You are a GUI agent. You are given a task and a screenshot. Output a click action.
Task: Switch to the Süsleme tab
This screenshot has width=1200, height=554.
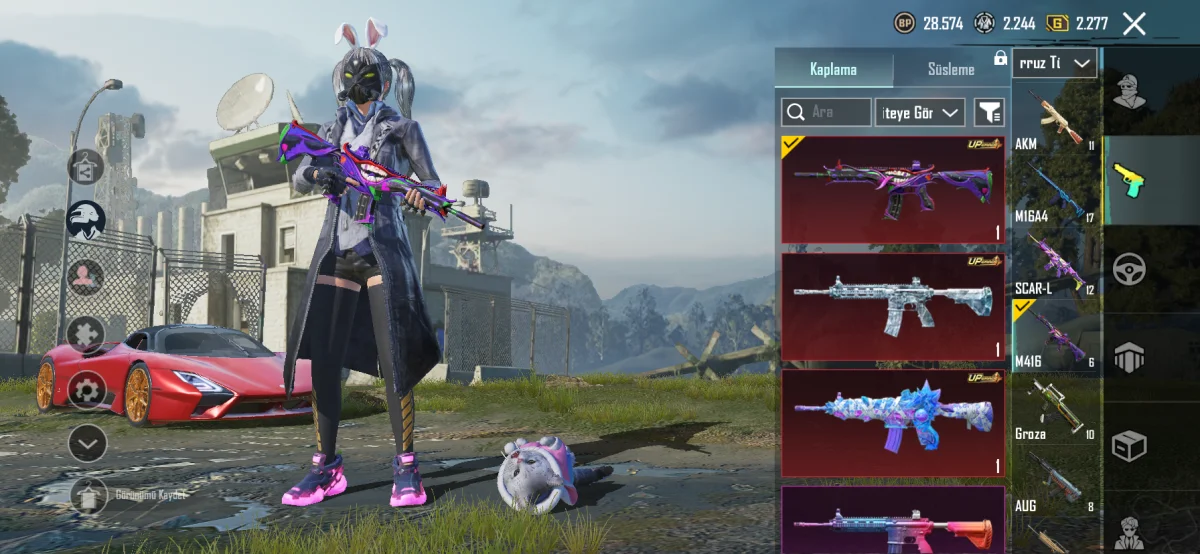click(950, 69)
